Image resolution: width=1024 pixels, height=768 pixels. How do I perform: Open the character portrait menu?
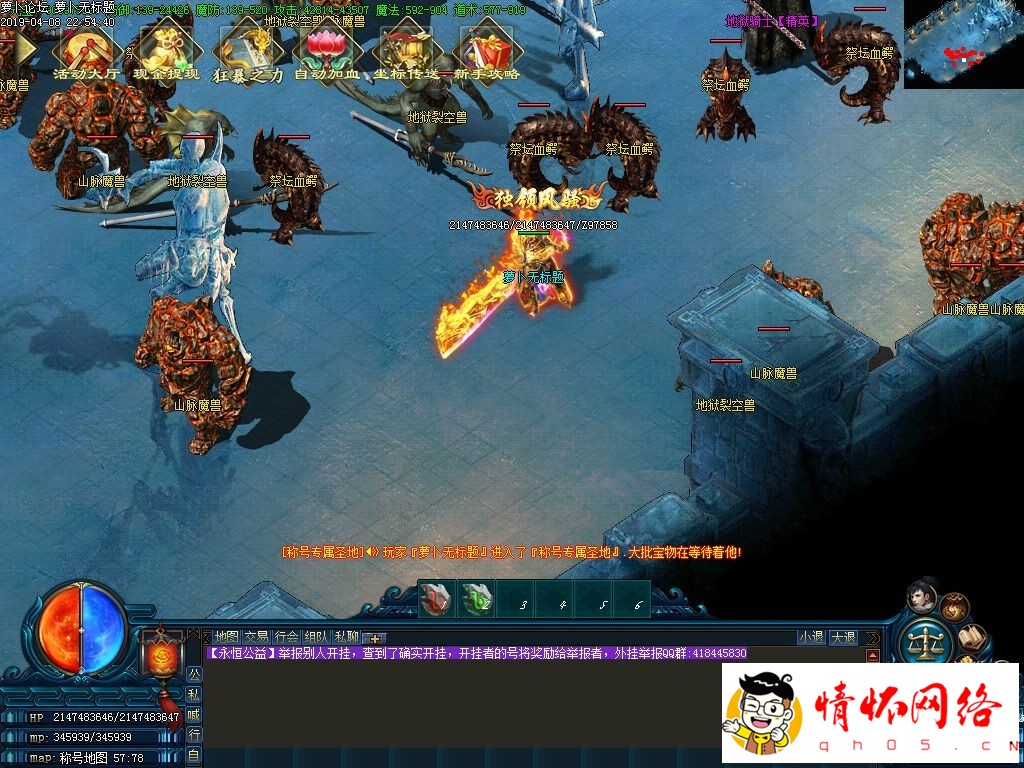(921, 597)
